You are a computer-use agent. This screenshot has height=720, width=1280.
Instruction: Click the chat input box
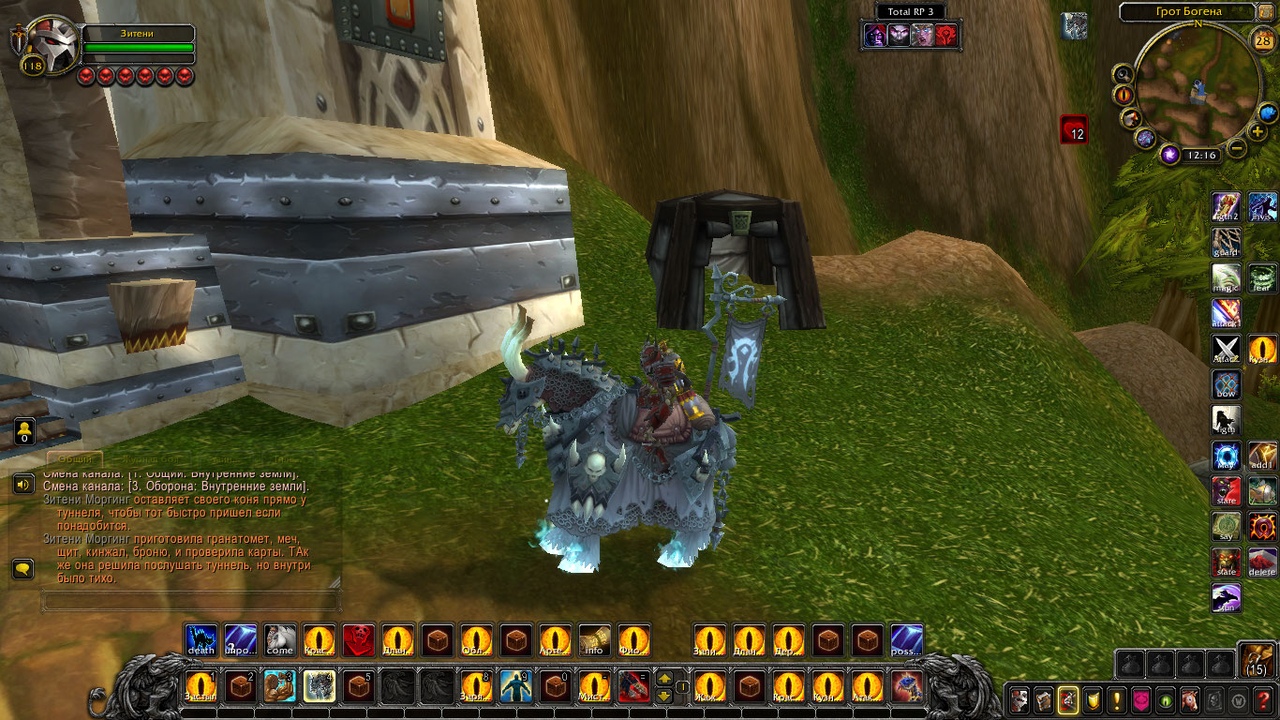[190, 601]
